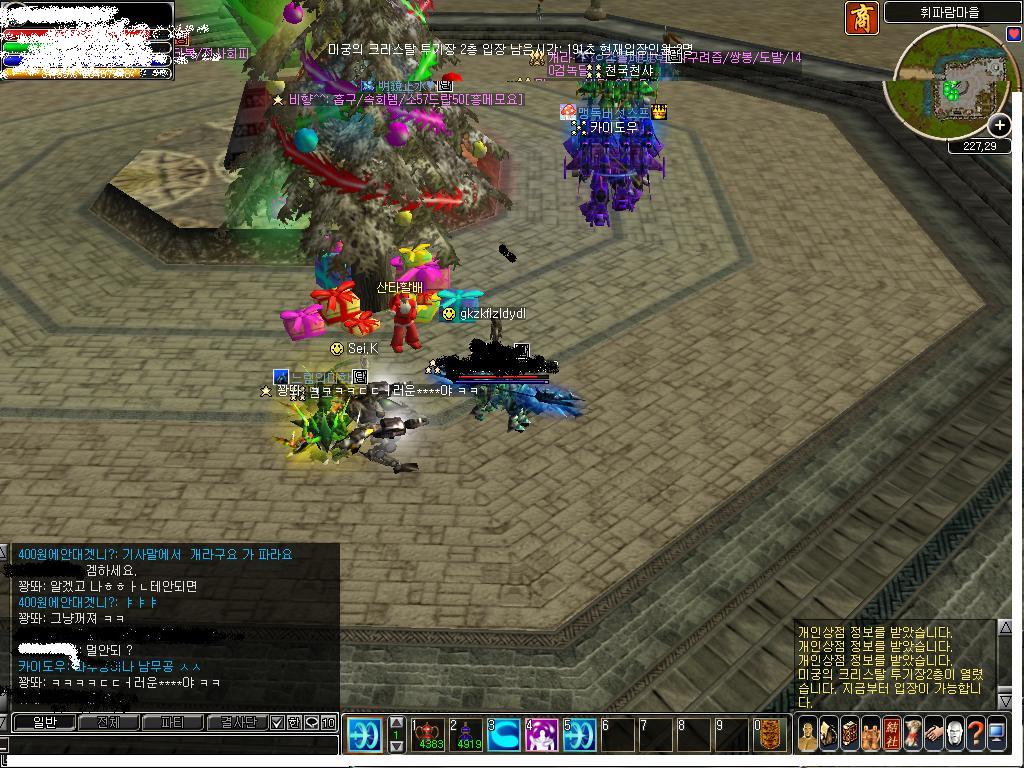Click the heart icon beside the minimap

click(1015, 34)
